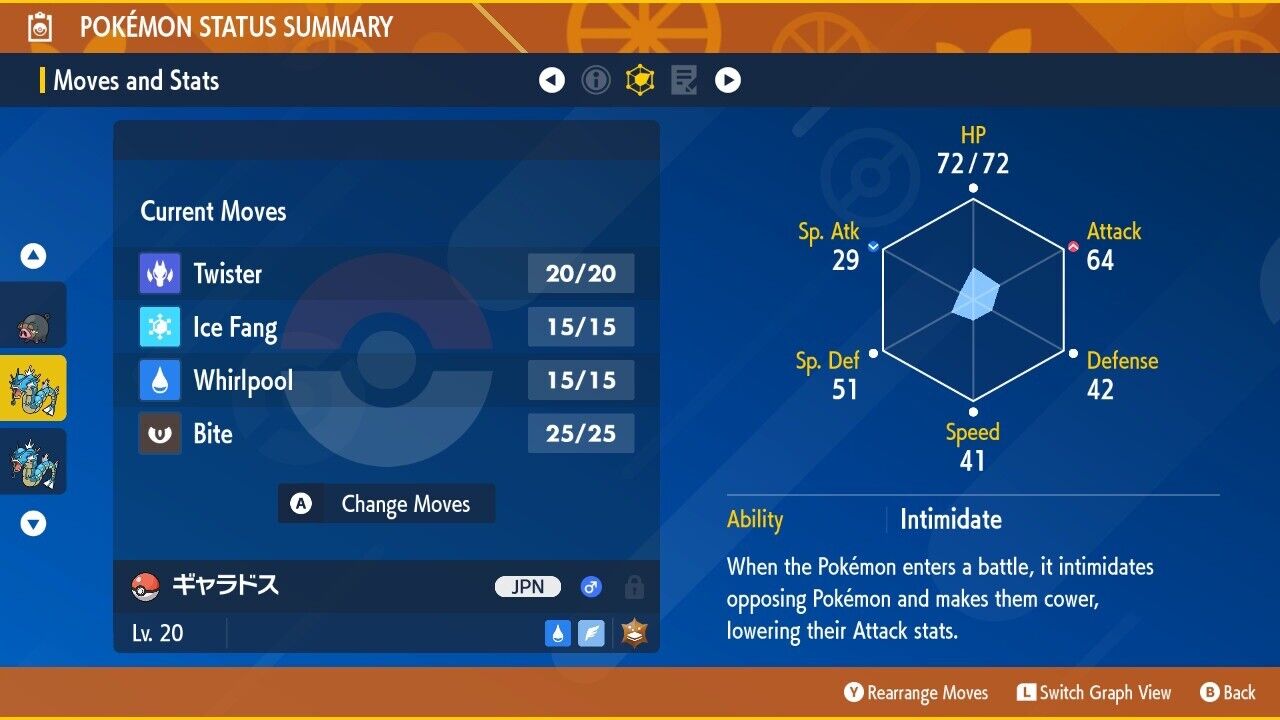This screenshot has width=1280, height=720.
Task: Select the Lechonk party thumbnail
Action: (x=33, y=321)
